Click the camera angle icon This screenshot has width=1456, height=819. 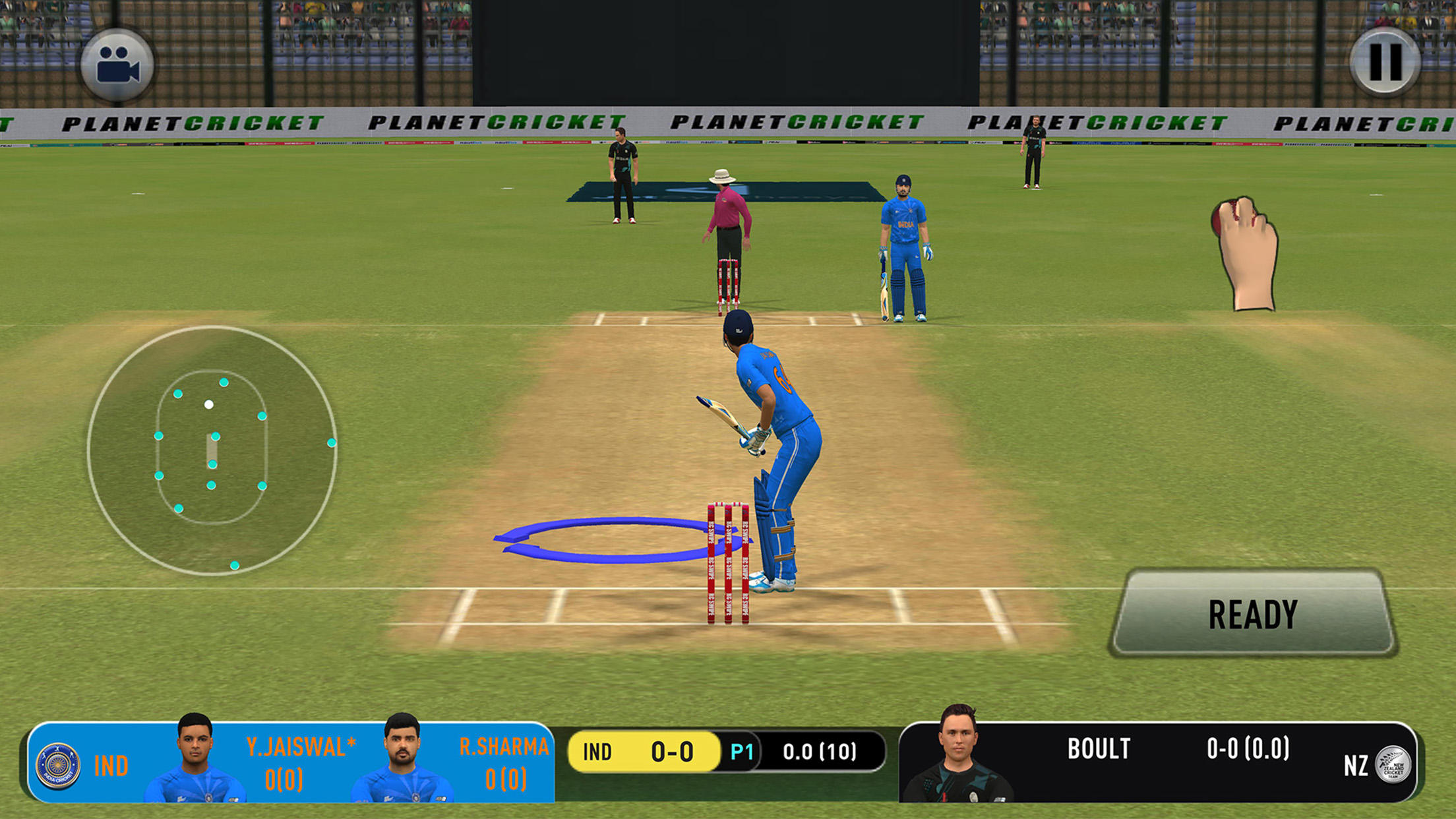[119, 66]
